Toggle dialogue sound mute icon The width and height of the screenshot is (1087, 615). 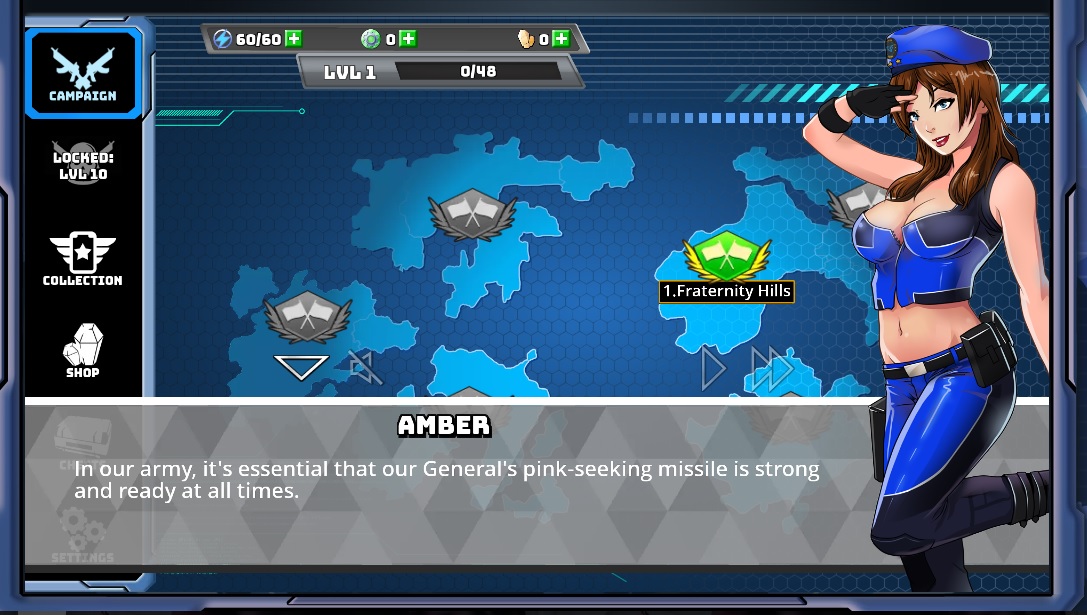(365, 368)
